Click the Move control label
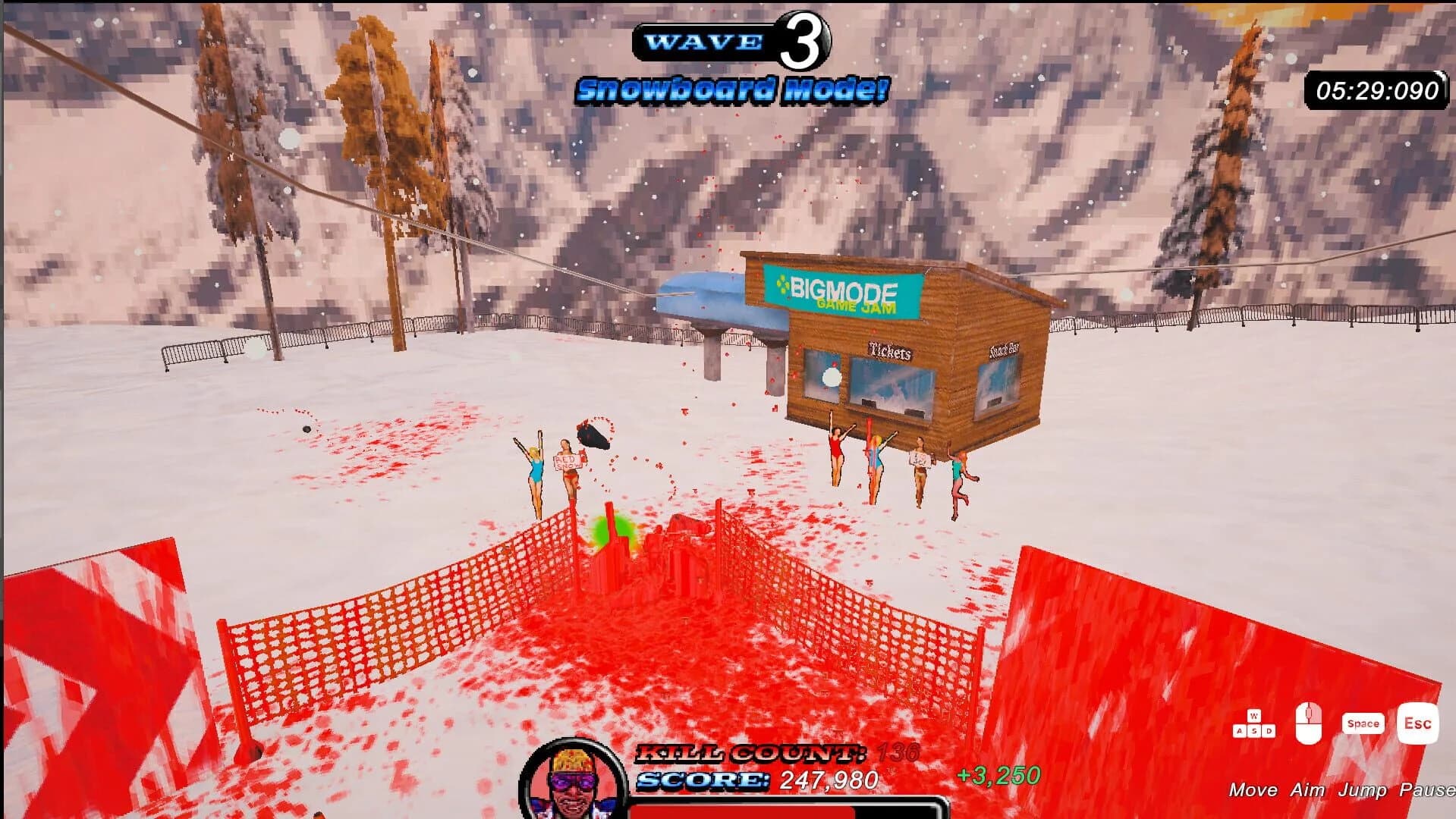Viewport: 1456px width, 819px height. pyautogui.click(x=1253, y=790)
